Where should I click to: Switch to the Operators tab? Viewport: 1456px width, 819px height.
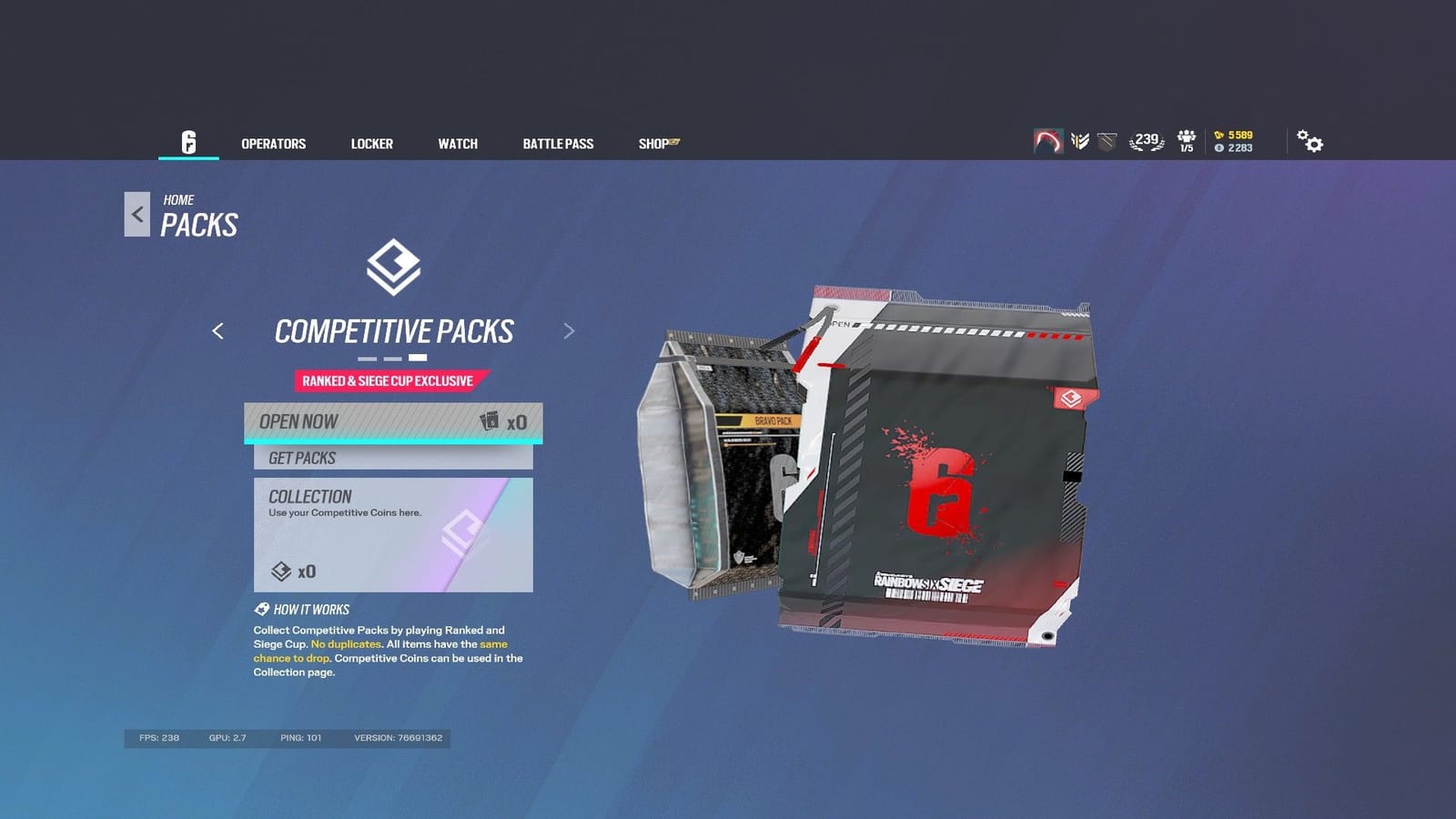tap(273, 143)
